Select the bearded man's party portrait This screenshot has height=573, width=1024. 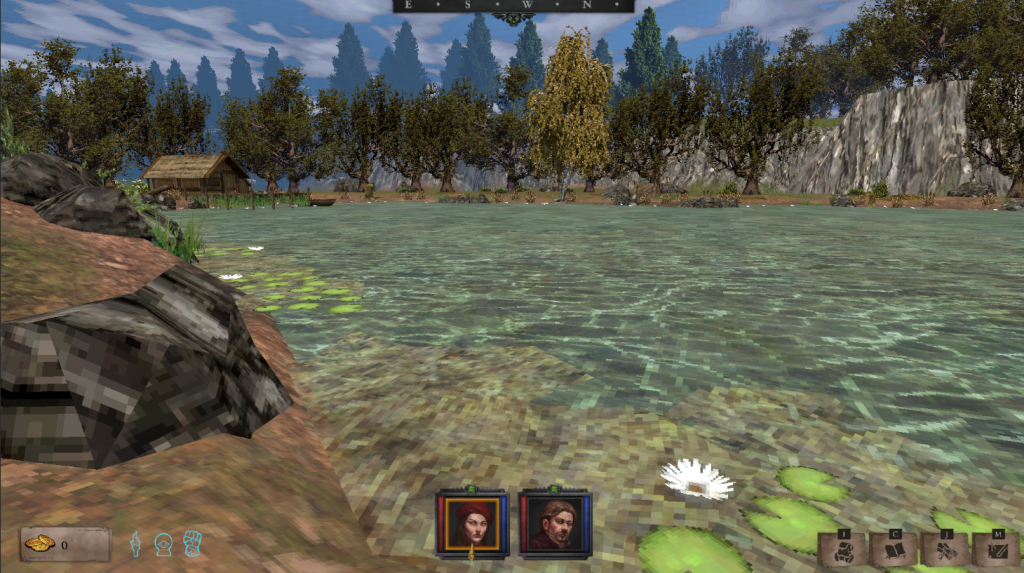(556, 523)
